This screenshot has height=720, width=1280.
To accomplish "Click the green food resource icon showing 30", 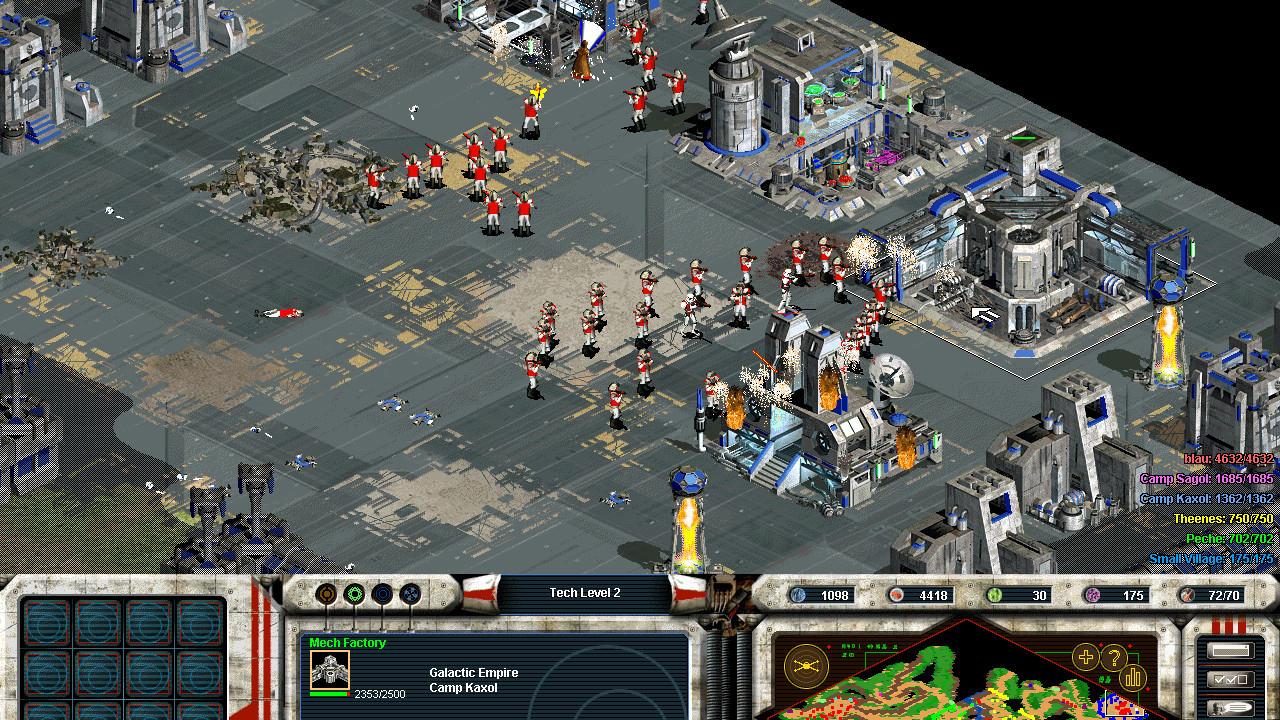I will (993, 594).
